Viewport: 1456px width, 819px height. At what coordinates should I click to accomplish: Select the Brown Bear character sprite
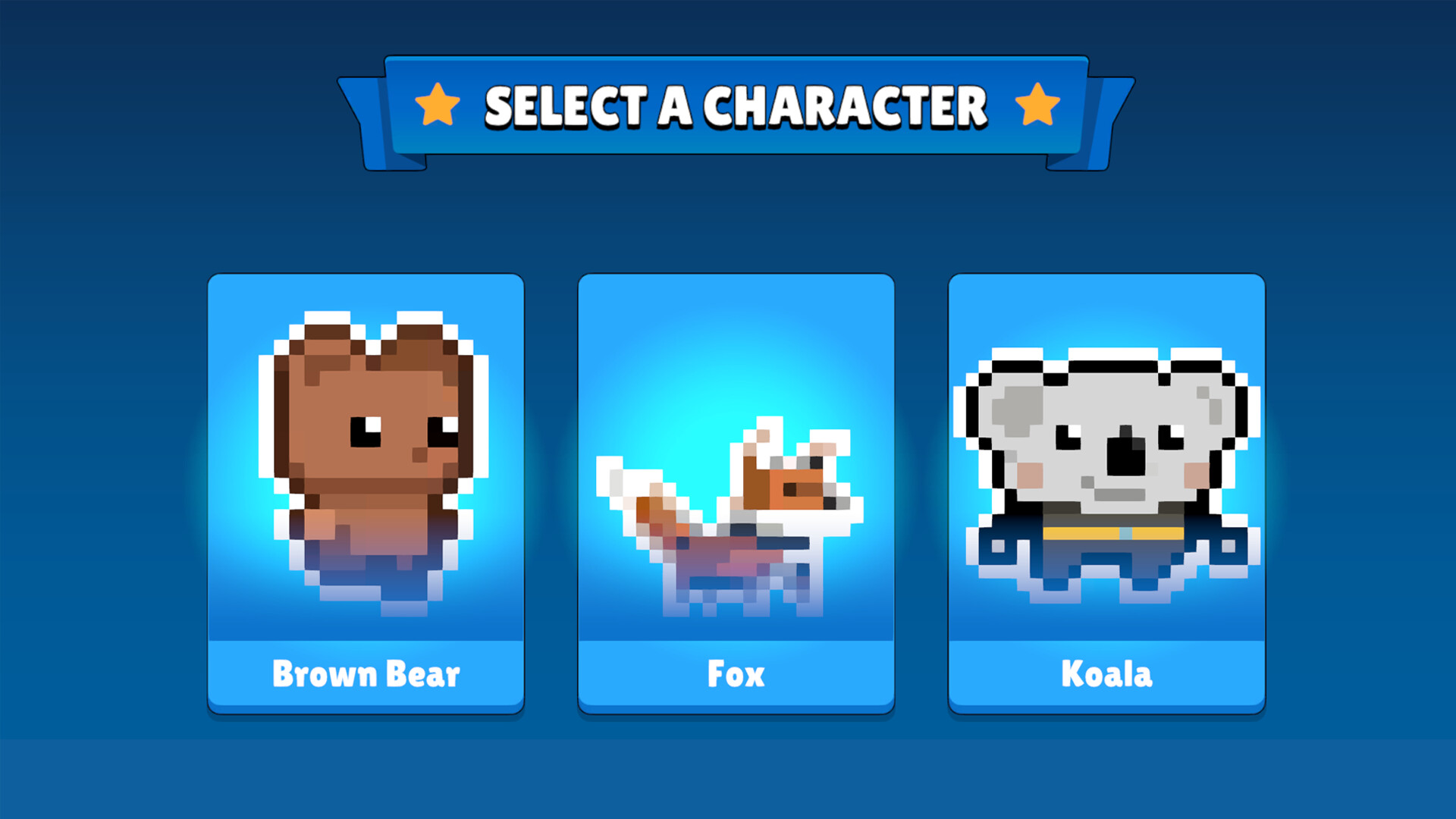[366, 455]
